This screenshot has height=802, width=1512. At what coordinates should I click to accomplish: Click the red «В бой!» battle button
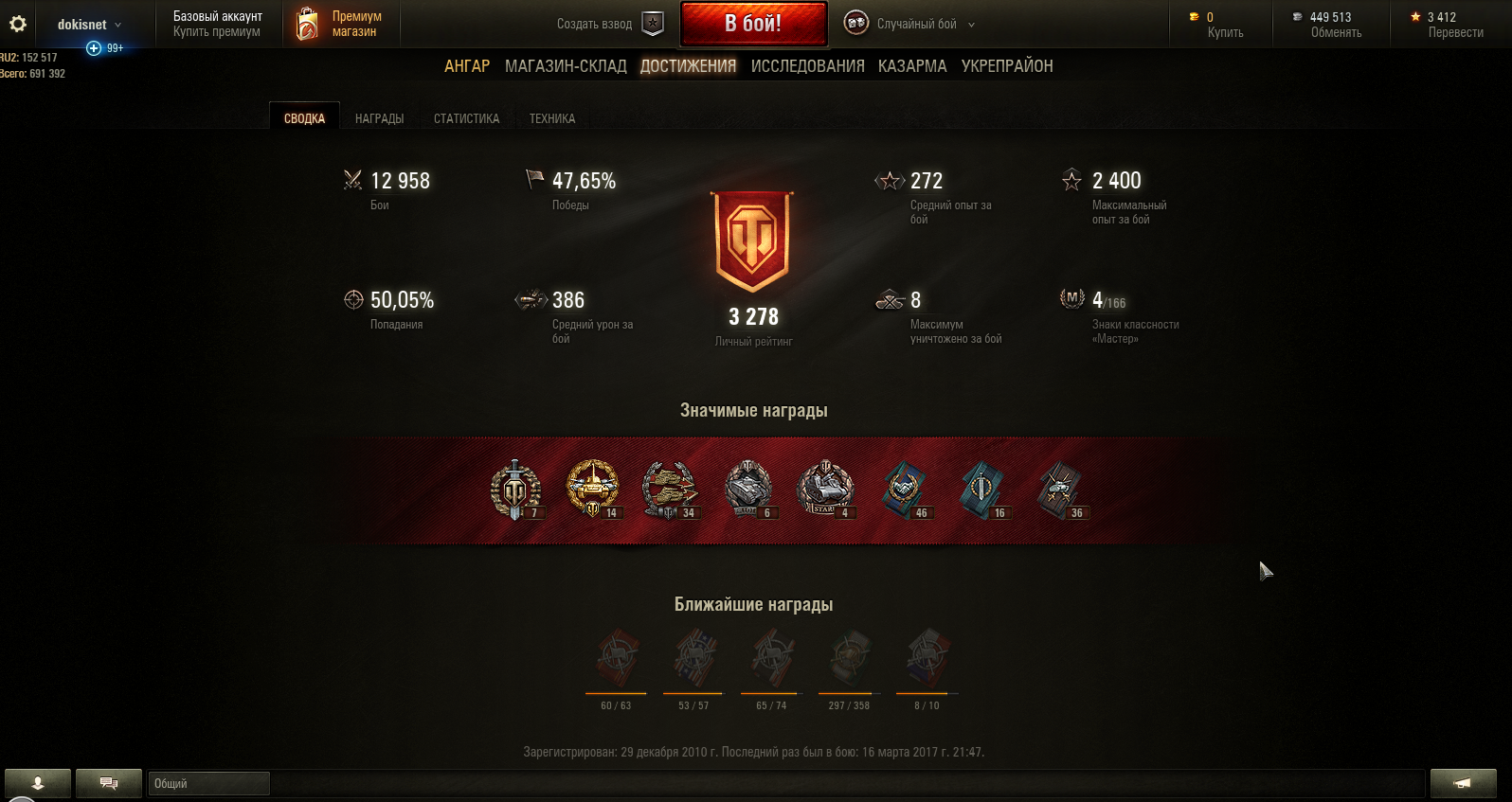click(753, 25)
